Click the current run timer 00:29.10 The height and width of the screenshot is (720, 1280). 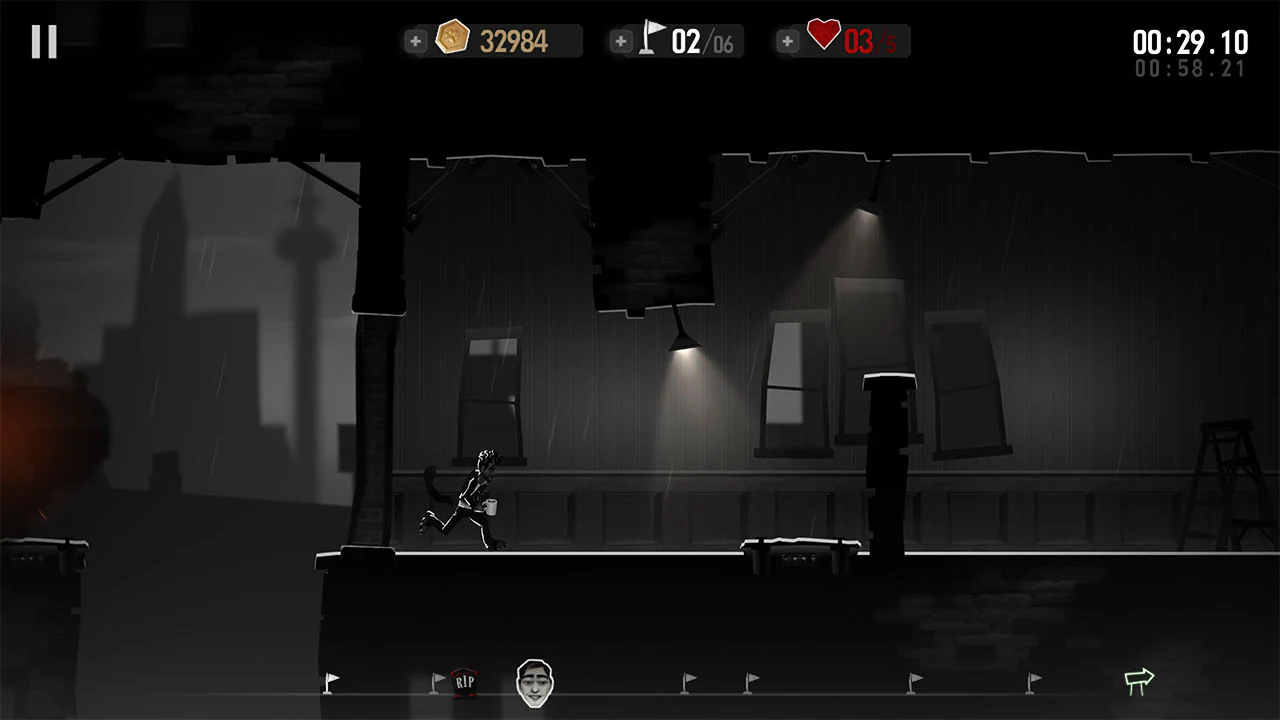[x=1192, y=43]
